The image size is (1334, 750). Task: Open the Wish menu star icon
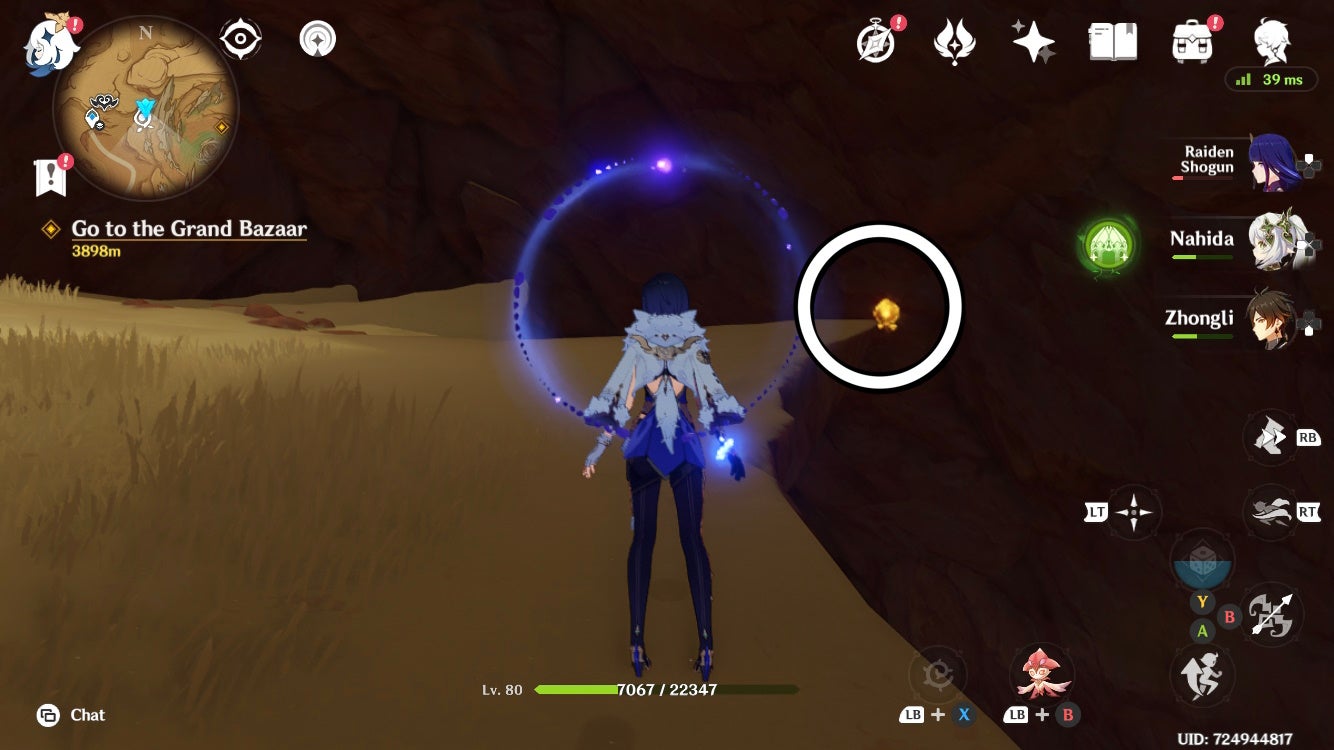tap(1032, 39)
